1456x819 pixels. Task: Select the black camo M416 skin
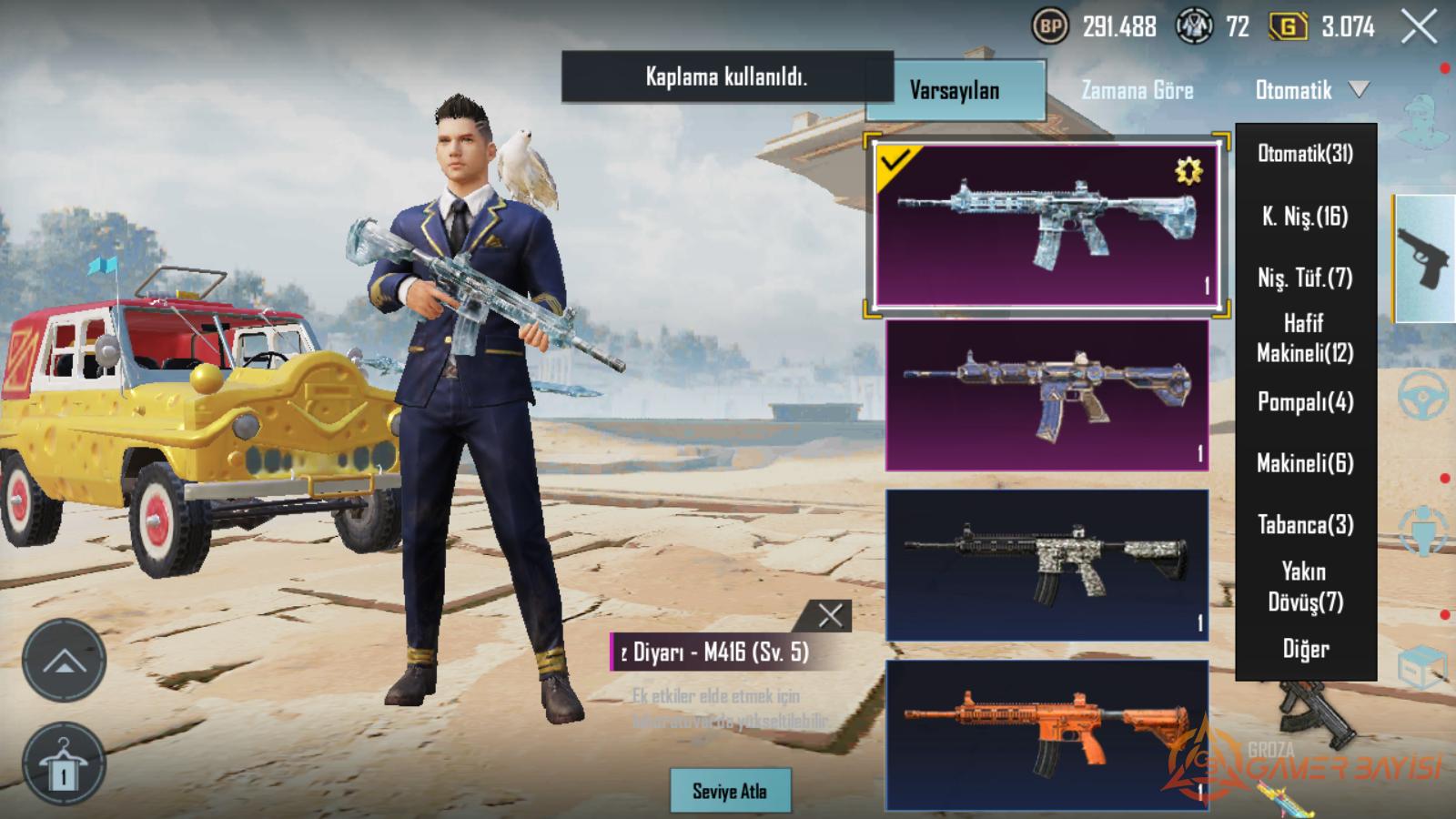click(1046, 564)
